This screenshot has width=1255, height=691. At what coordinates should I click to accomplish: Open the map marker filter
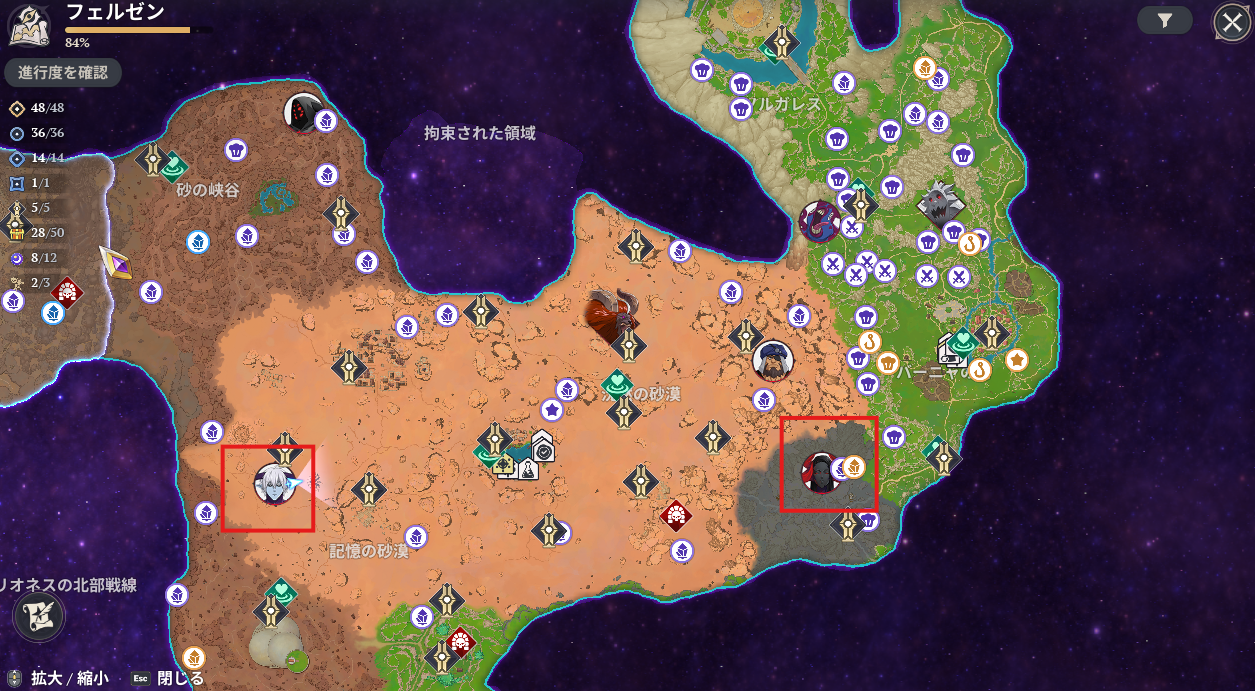(1165, 20)
